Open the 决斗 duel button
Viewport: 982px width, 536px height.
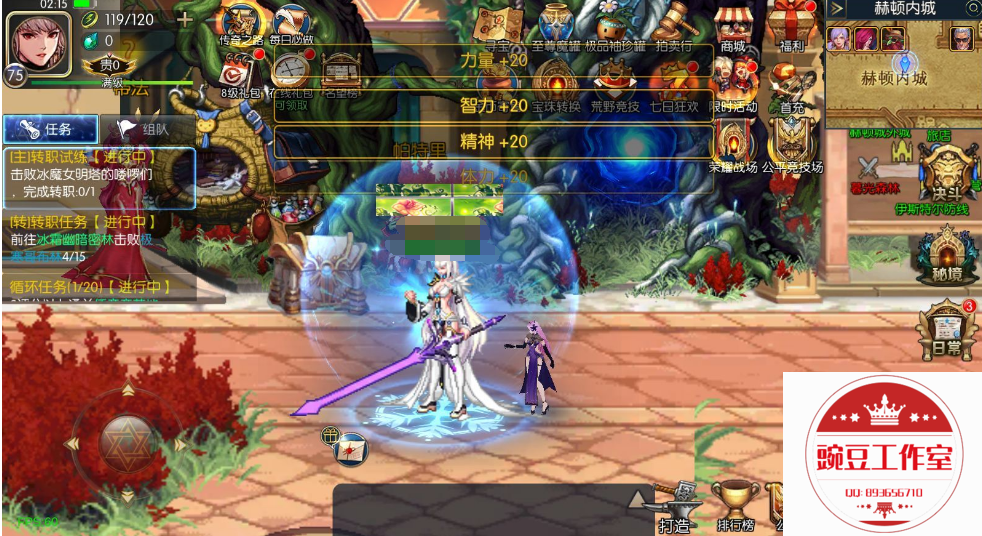tap(942, 172)
